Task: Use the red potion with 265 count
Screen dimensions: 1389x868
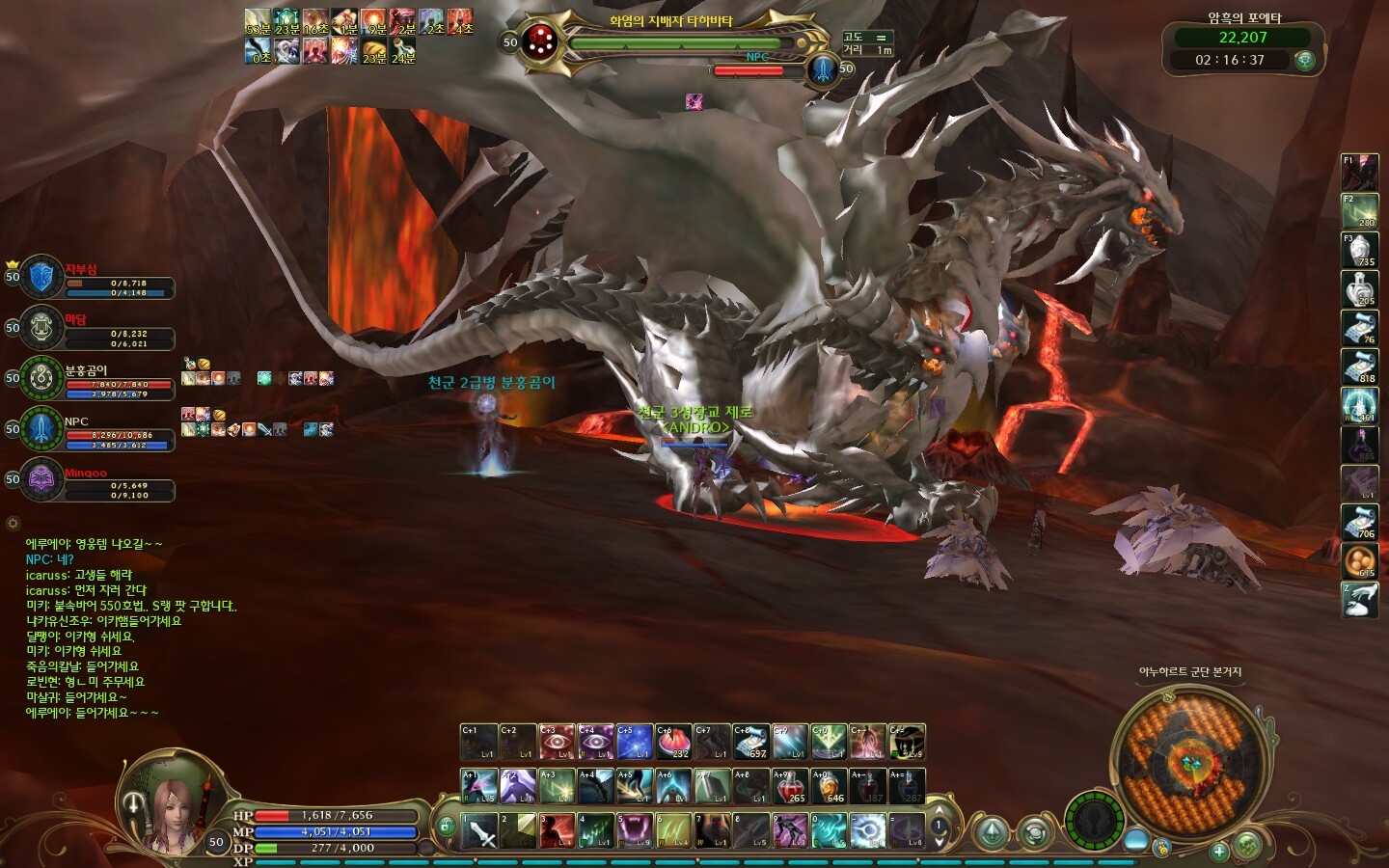Action: pyautogui.click(x=790, y=786)
